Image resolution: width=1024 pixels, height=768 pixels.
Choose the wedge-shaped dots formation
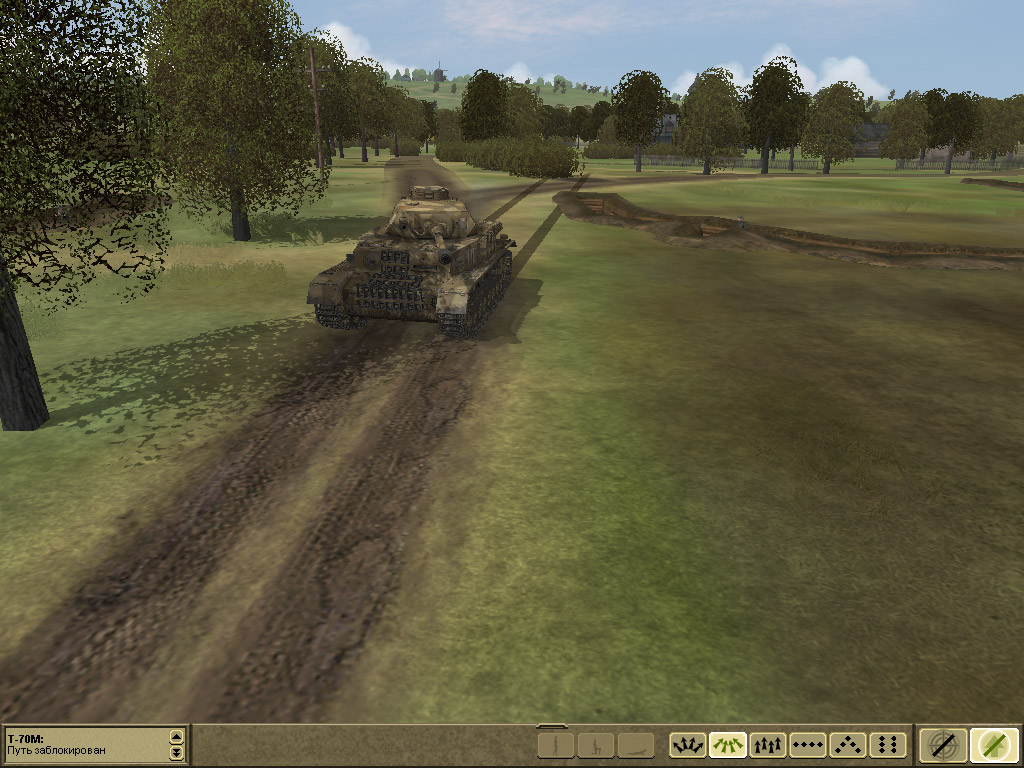point(848,745)
